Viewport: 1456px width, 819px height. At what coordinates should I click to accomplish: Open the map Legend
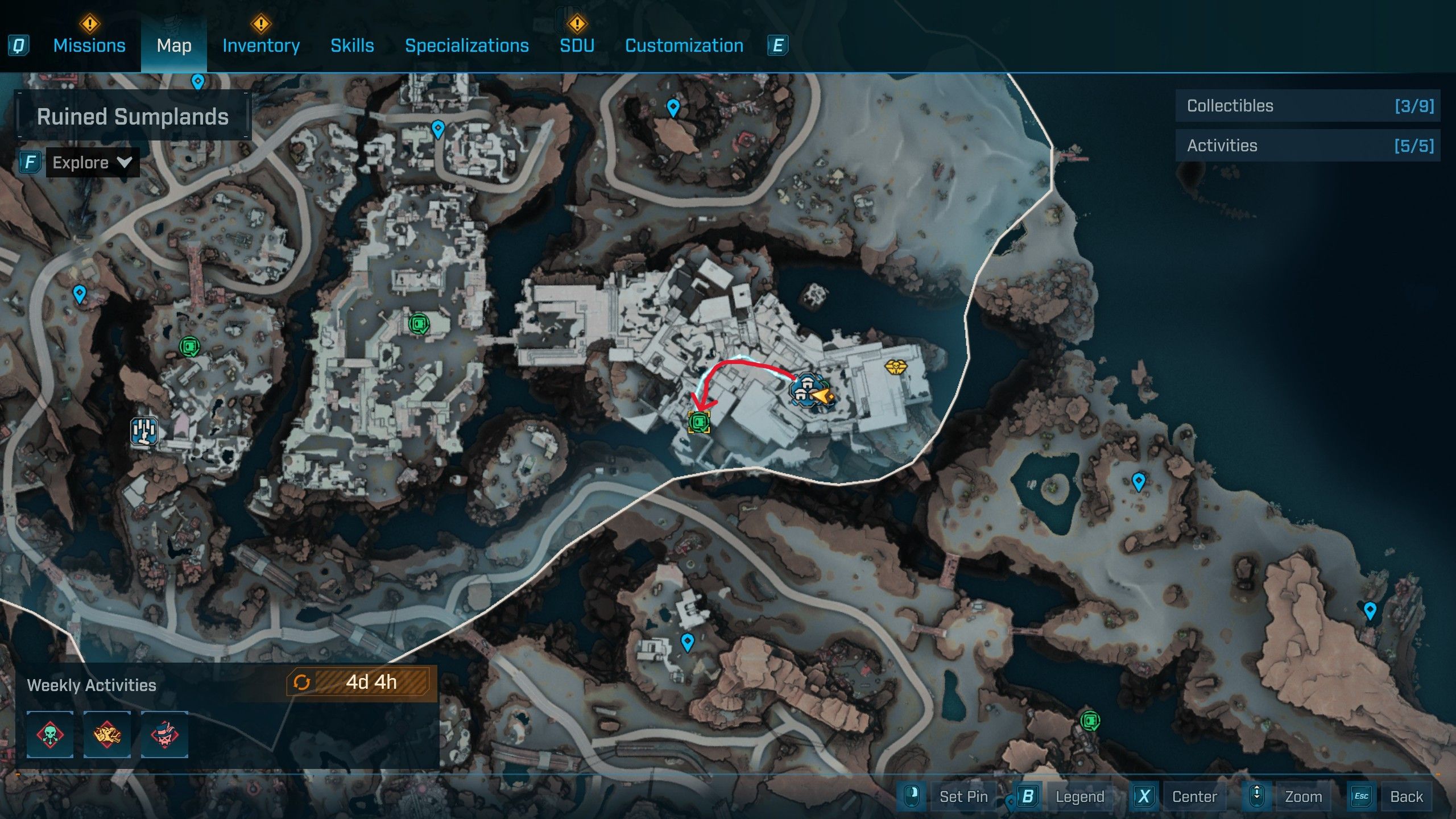[x=1079, y=796]
